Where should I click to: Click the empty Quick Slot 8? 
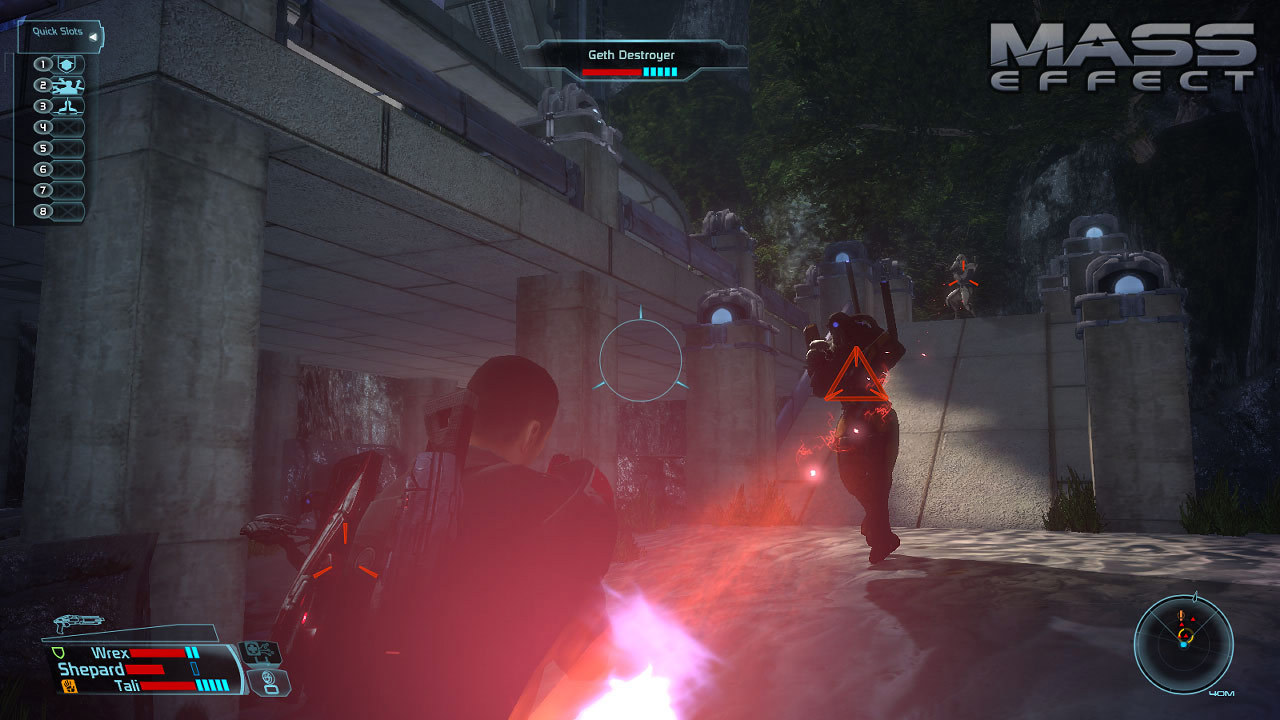pyautogui.click(x=68, y=212)
